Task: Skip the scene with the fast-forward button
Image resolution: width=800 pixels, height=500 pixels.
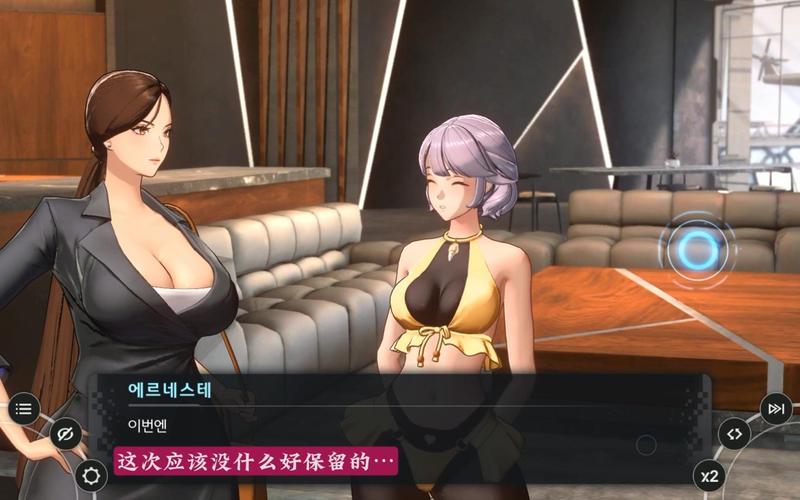Action: point(776,408)
